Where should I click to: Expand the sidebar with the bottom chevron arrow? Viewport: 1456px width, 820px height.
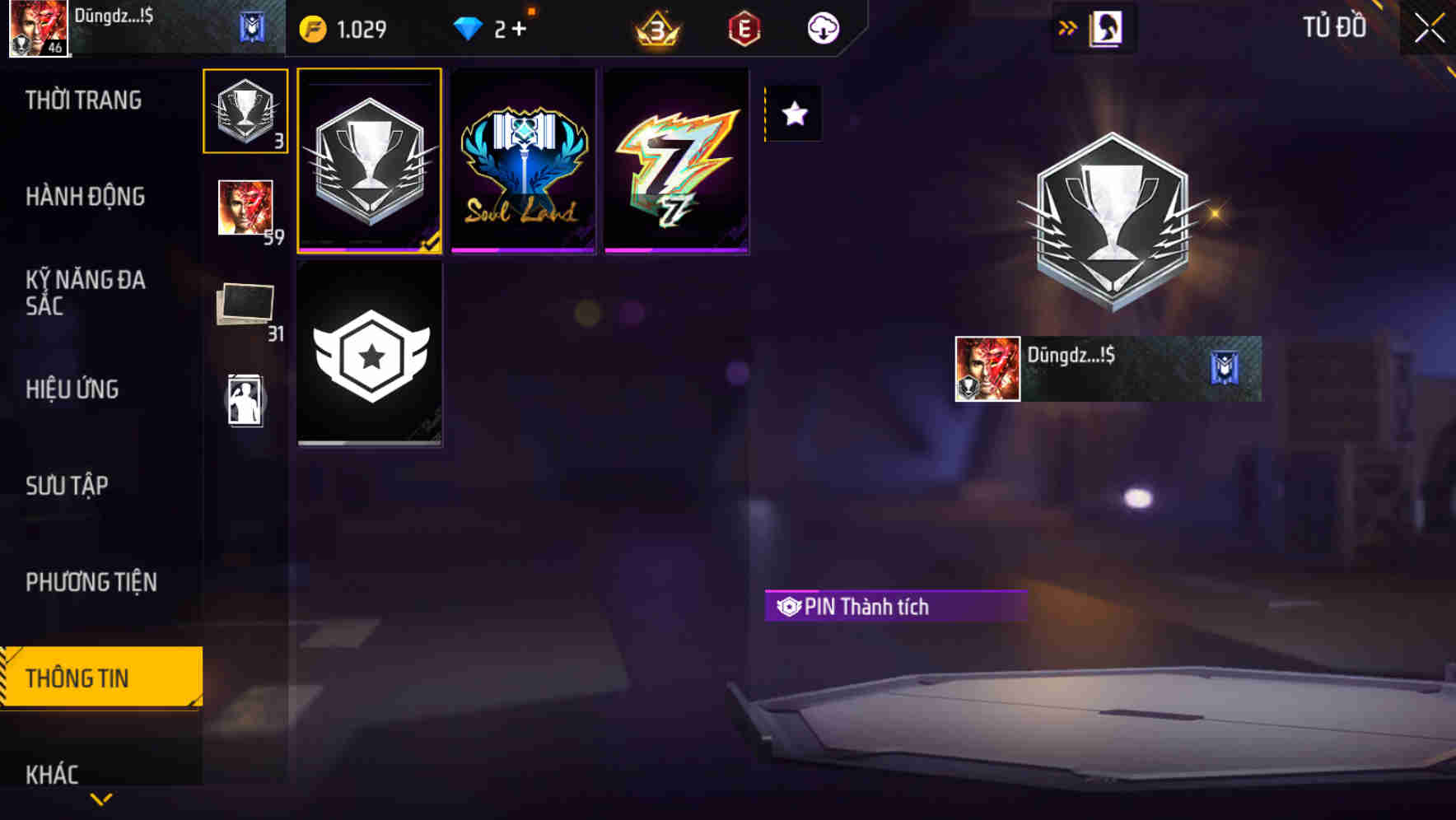[100, 798]
